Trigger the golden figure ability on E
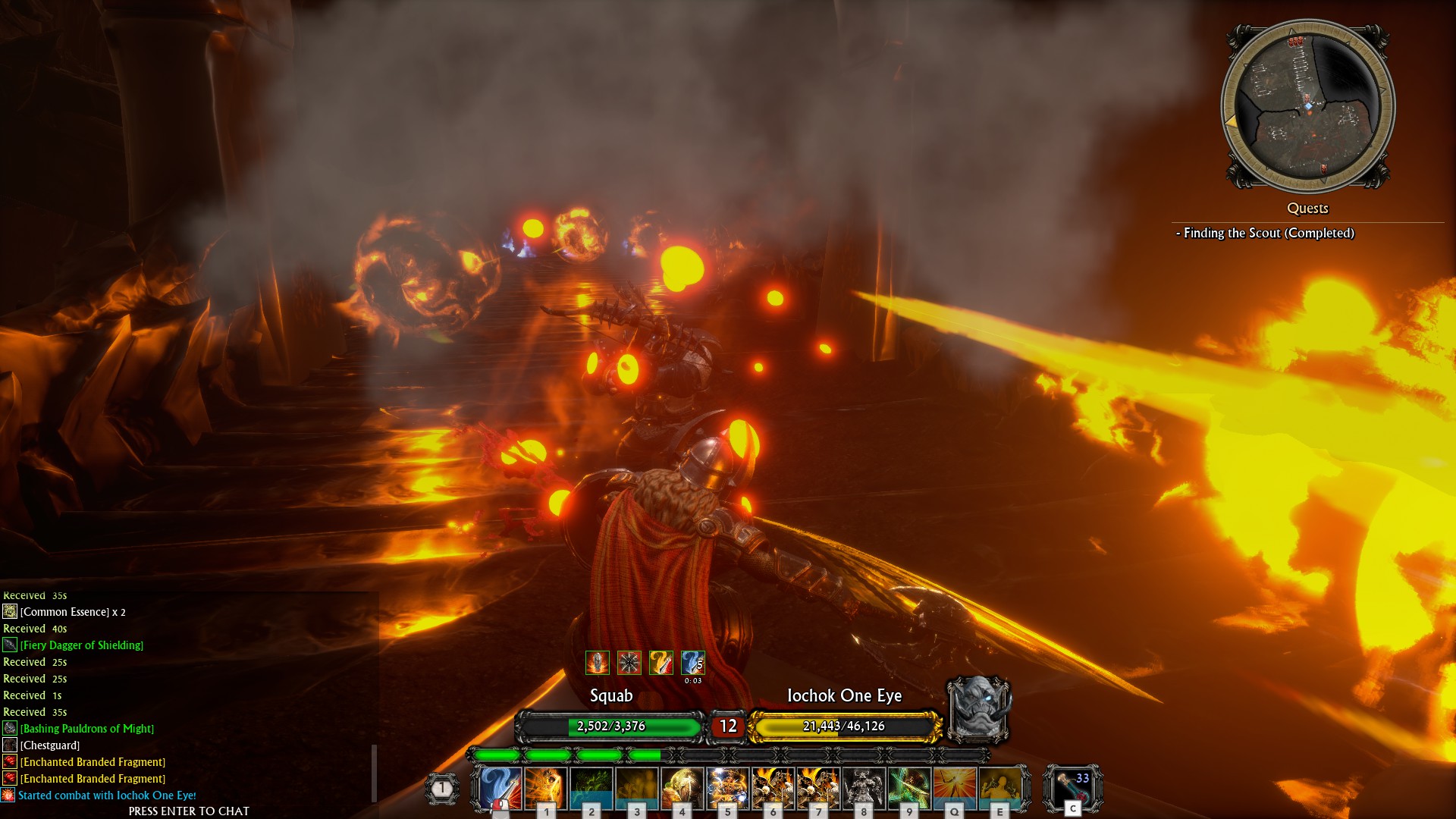This screenshot has height=819, width=1456. [999, 787]
